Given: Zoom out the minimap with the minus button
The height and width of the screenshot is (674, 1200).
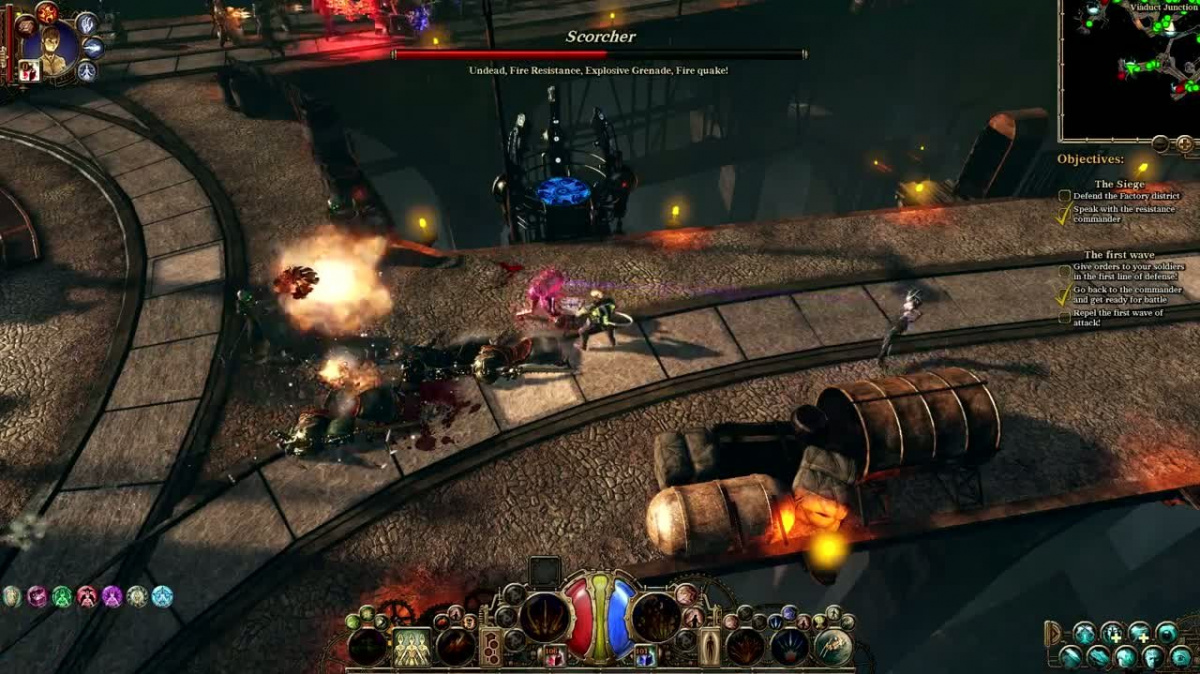Looking at the screenshot, I should pyautogui.click(x=1160, y=144).
